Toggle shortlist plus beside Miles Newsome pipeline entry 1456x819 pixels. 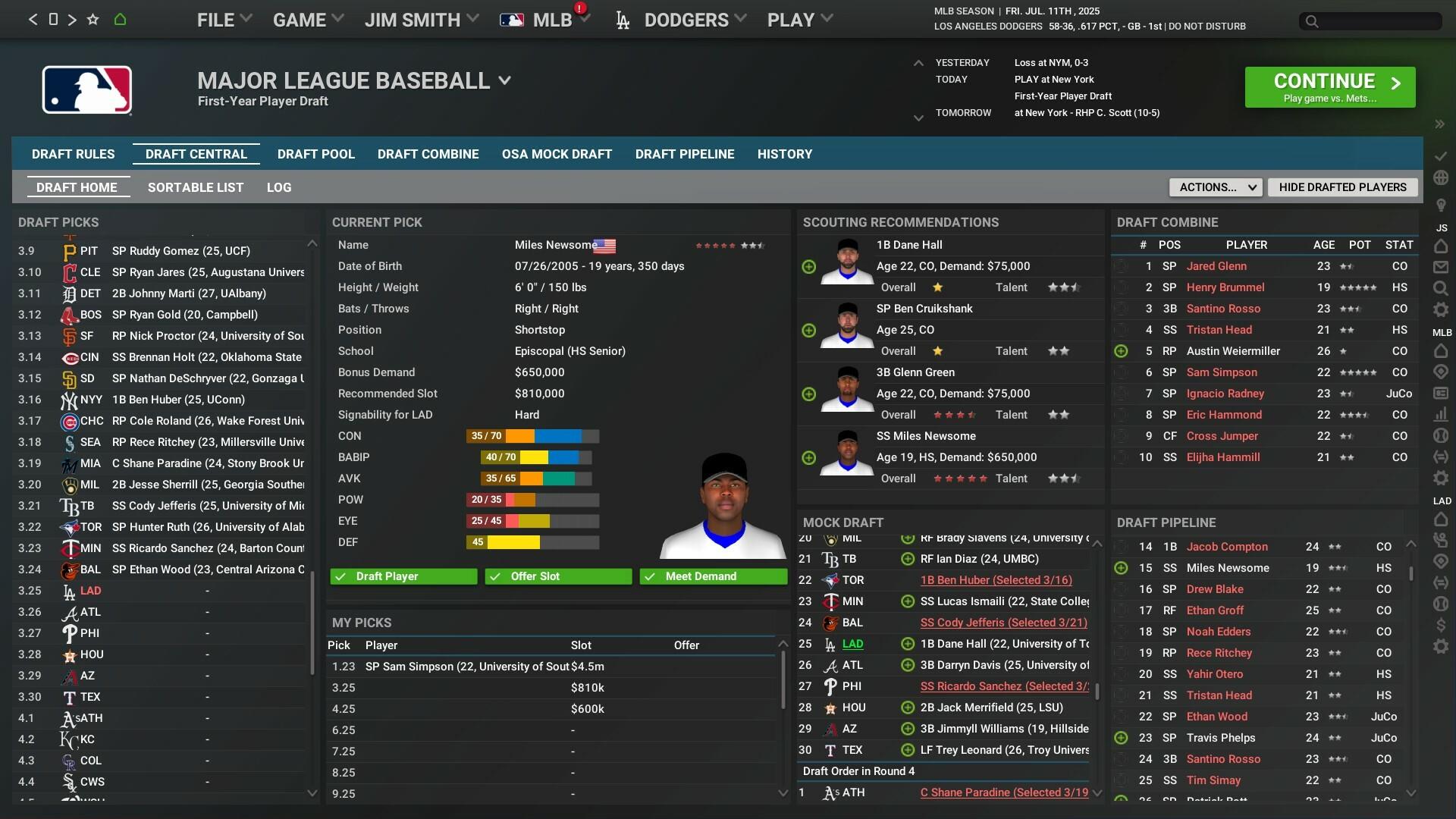(1121, 567)
